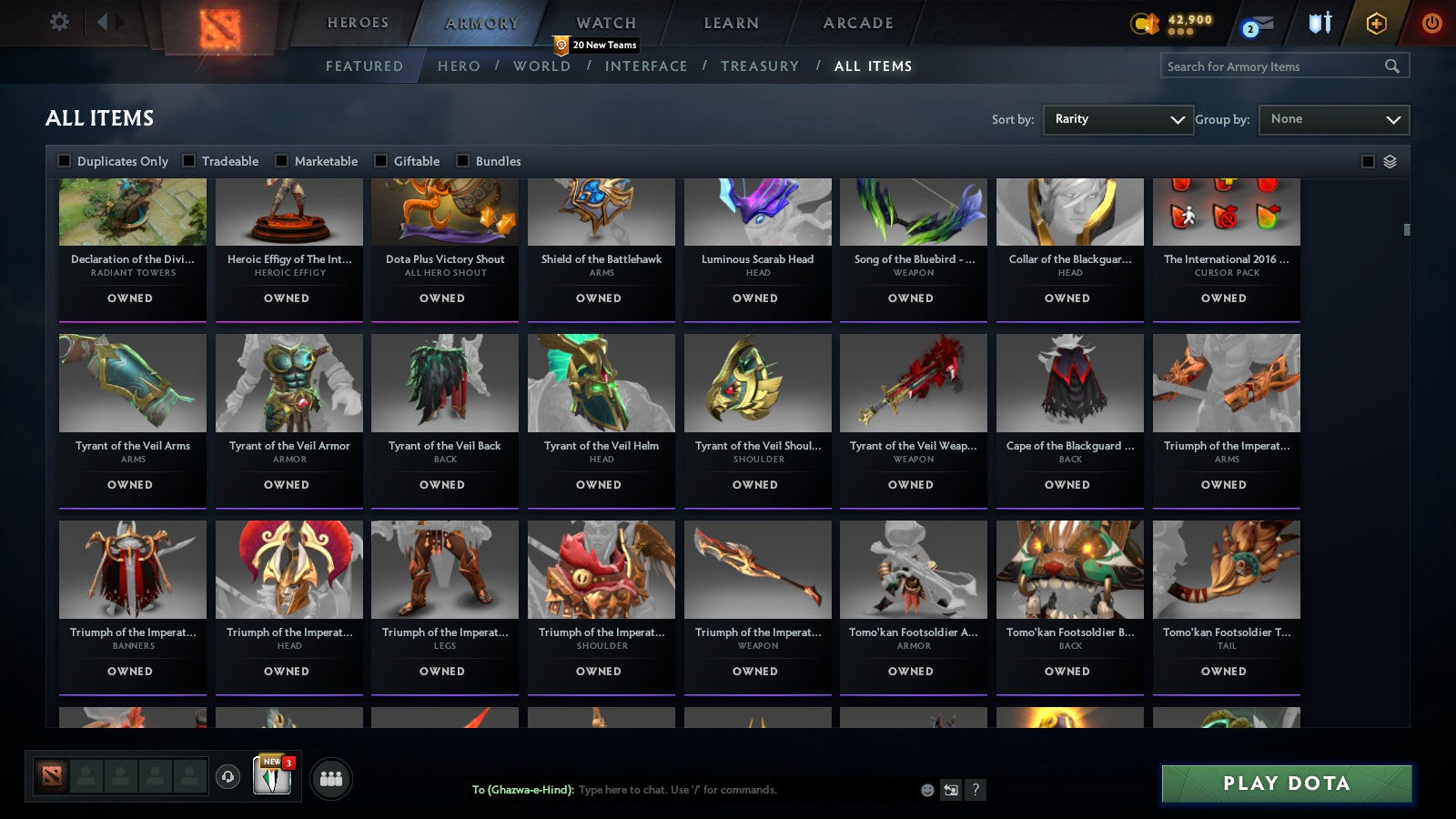Open the TREASURY section
This screenshot has width=1456, height=819.
(761, 66)
